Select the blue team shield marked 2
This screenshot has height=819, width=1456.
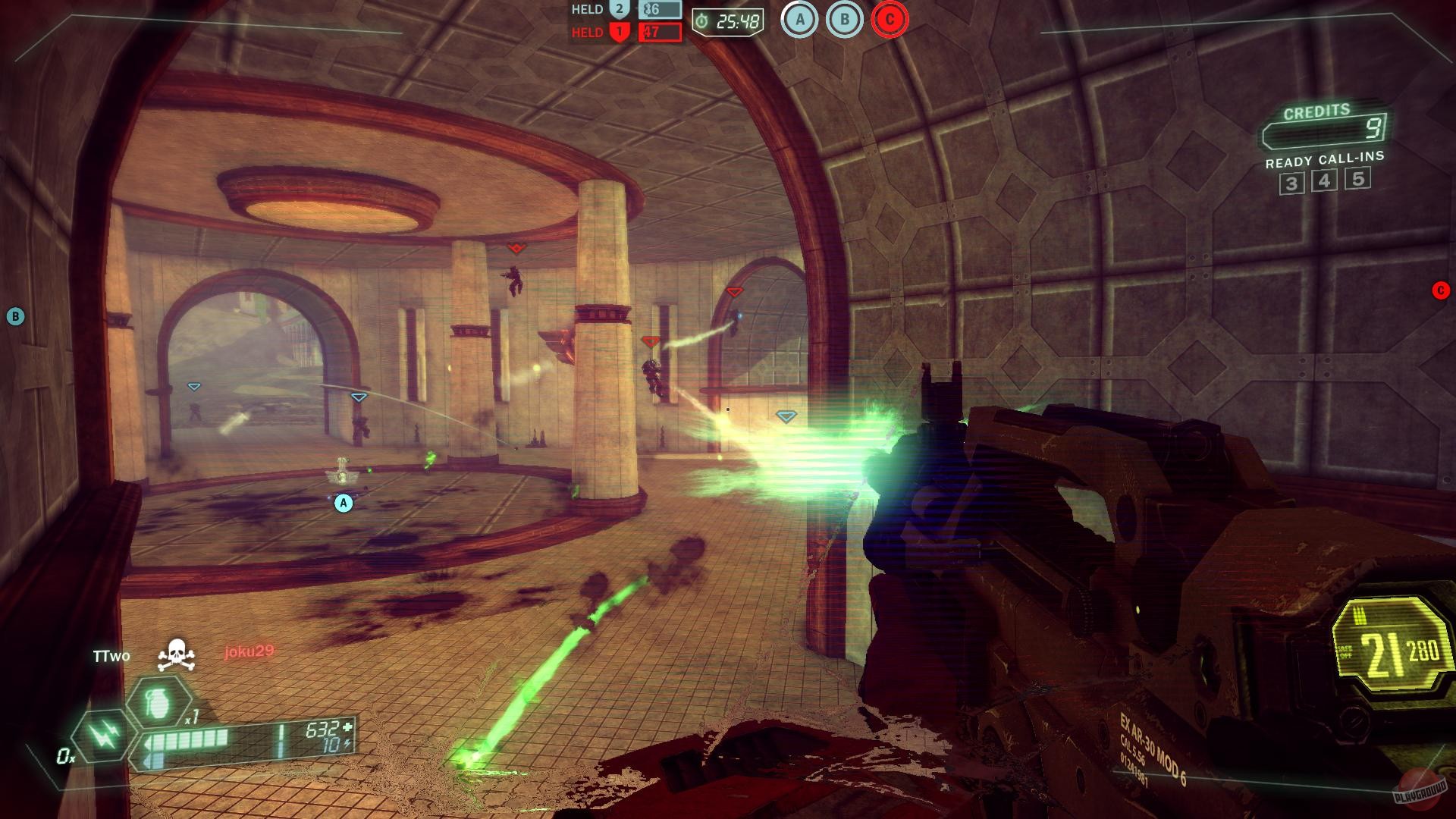click(x=620, y=9)
